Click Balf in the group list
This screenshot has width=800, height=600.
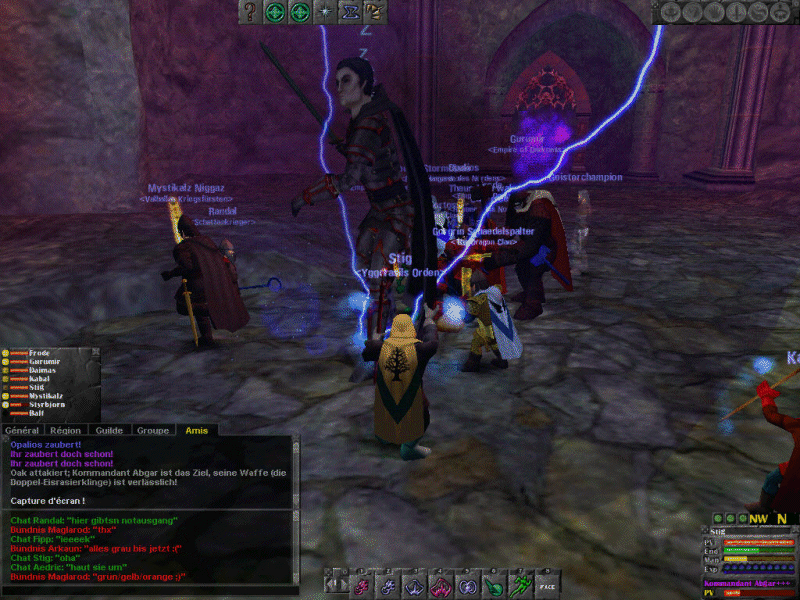click(x=36, y=414)
